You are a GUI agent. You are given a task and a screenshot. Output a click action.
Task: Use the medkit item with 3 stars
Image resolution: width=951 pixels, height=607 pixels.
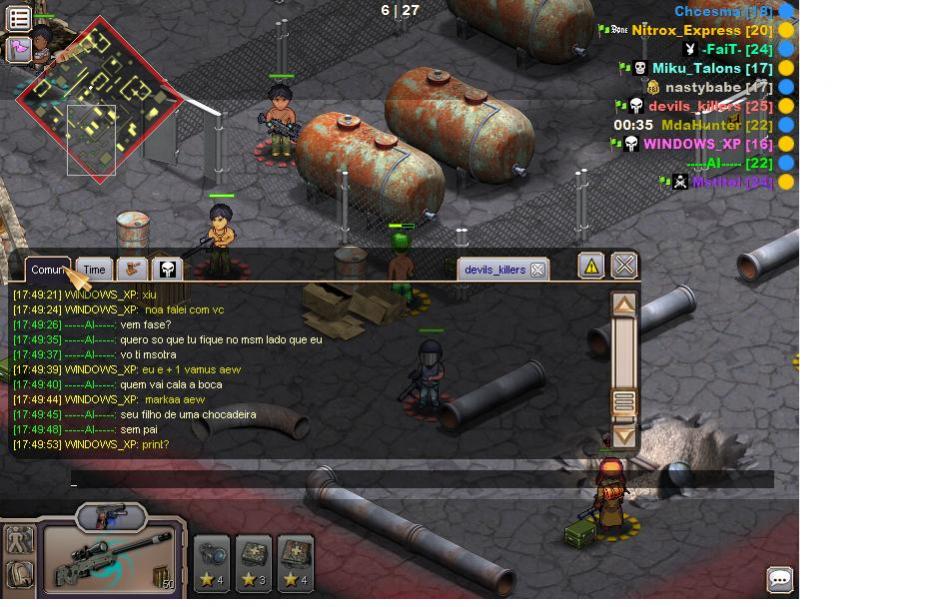tap(254, 564)
